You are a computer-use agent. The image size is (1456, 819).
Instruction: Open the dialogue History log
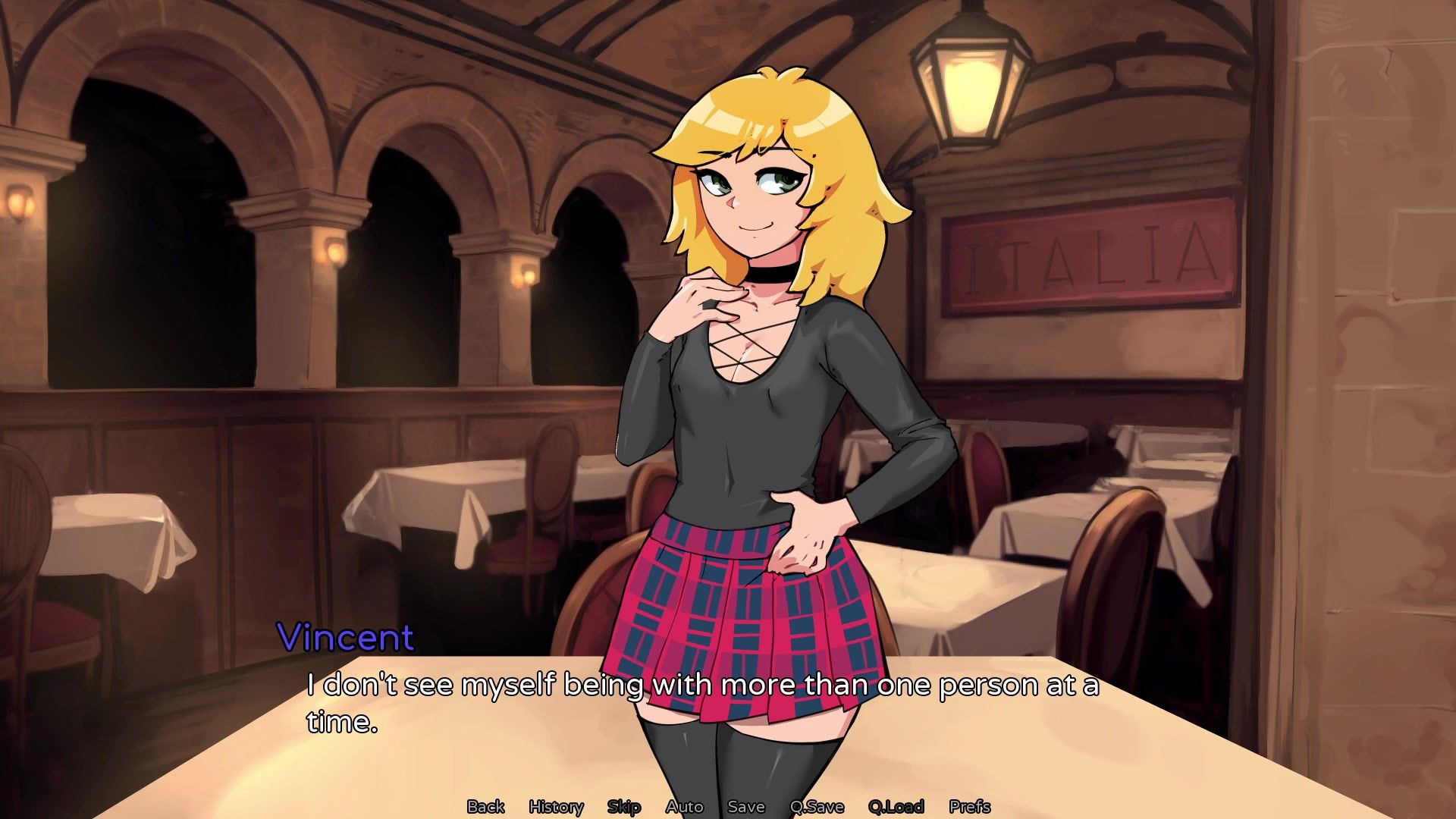click(x=556, y=806)
